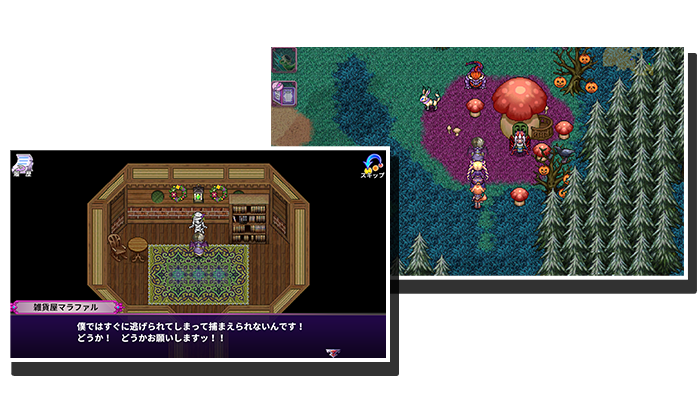Advance the dialogue with the red arrow
The height and width of the screenshot is (402, 700).
pyautogui.click(x=332, y=352)
